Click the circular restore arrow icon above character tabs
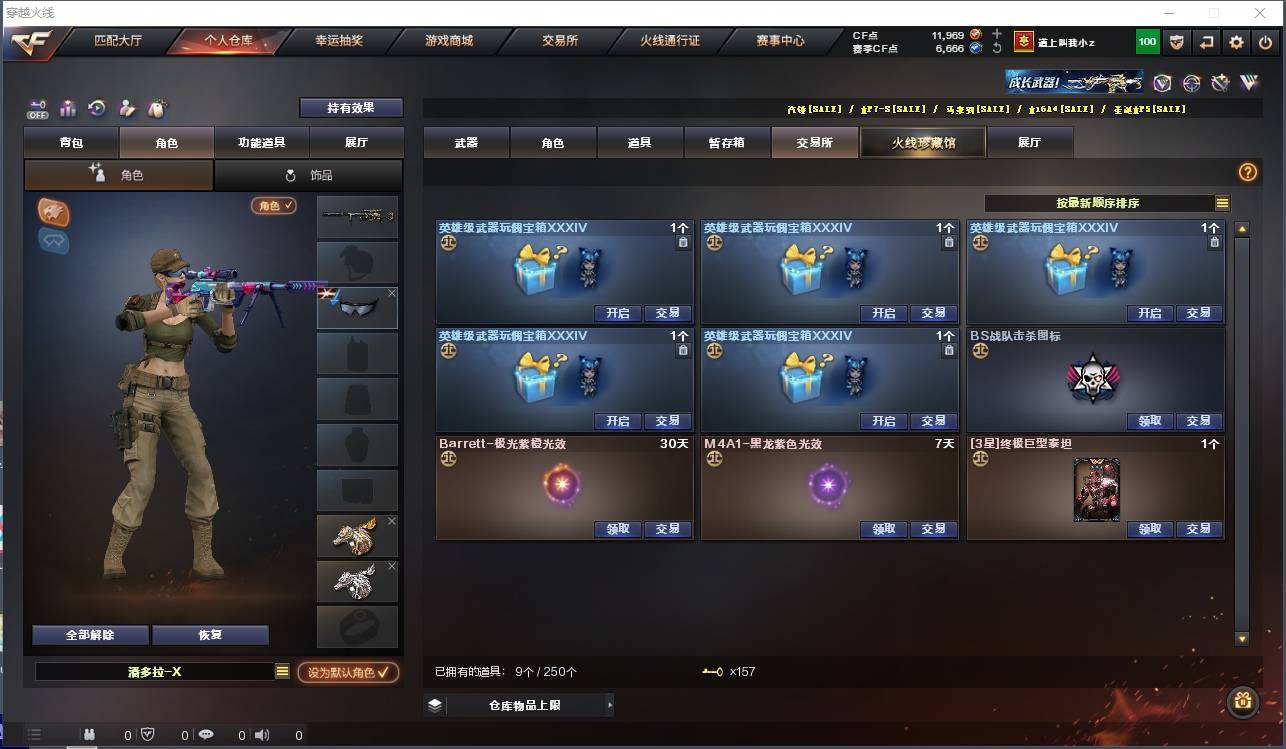The width and height of the screenshot is (1286, 749). pyautogui.click(x=97, y=110)
